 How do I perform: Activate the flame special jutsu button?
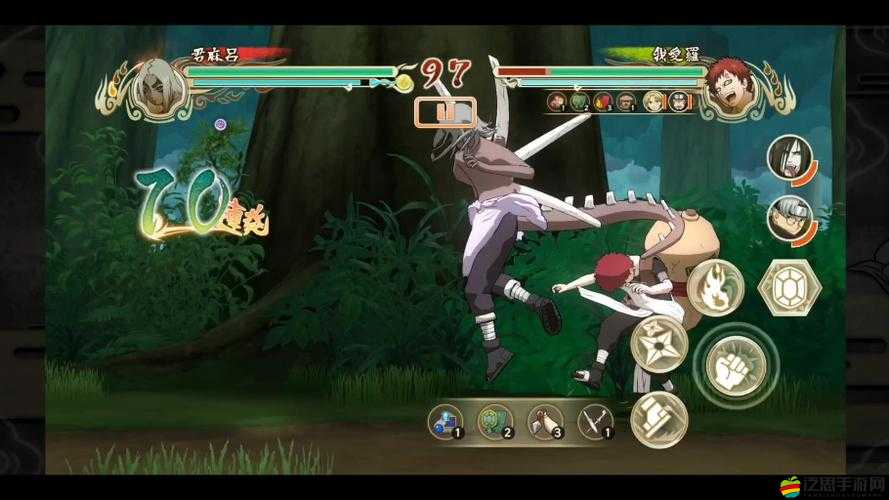tap(715, 288)
